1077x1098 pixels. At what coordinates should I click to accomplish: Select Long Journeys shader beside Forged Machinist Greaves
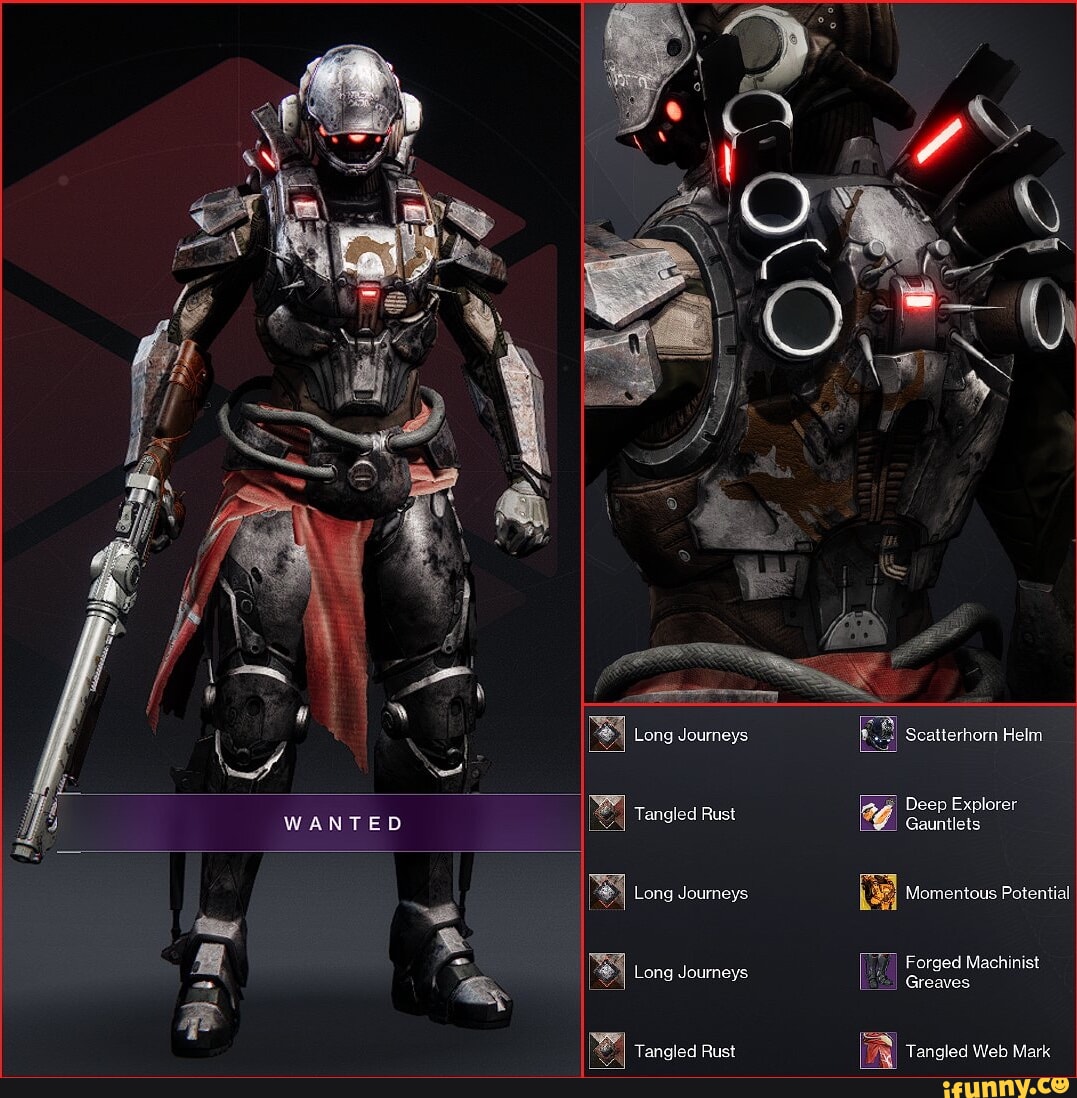[x=607, y=971]
